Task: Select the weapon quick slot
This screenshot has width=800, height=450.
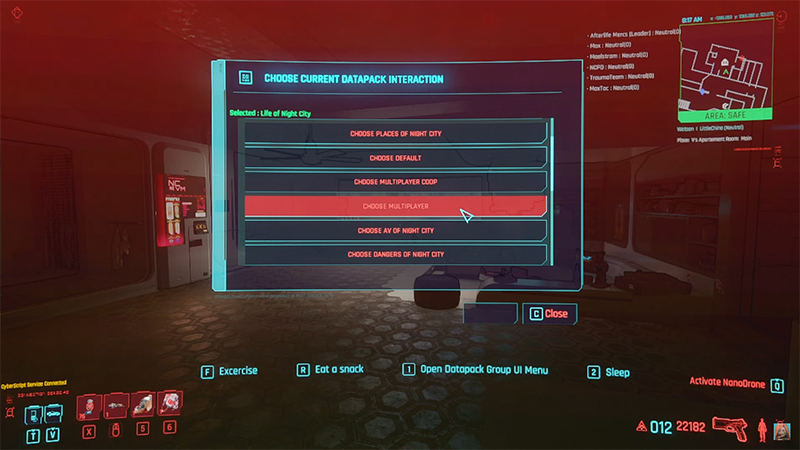Action: (x=114, y=404)
